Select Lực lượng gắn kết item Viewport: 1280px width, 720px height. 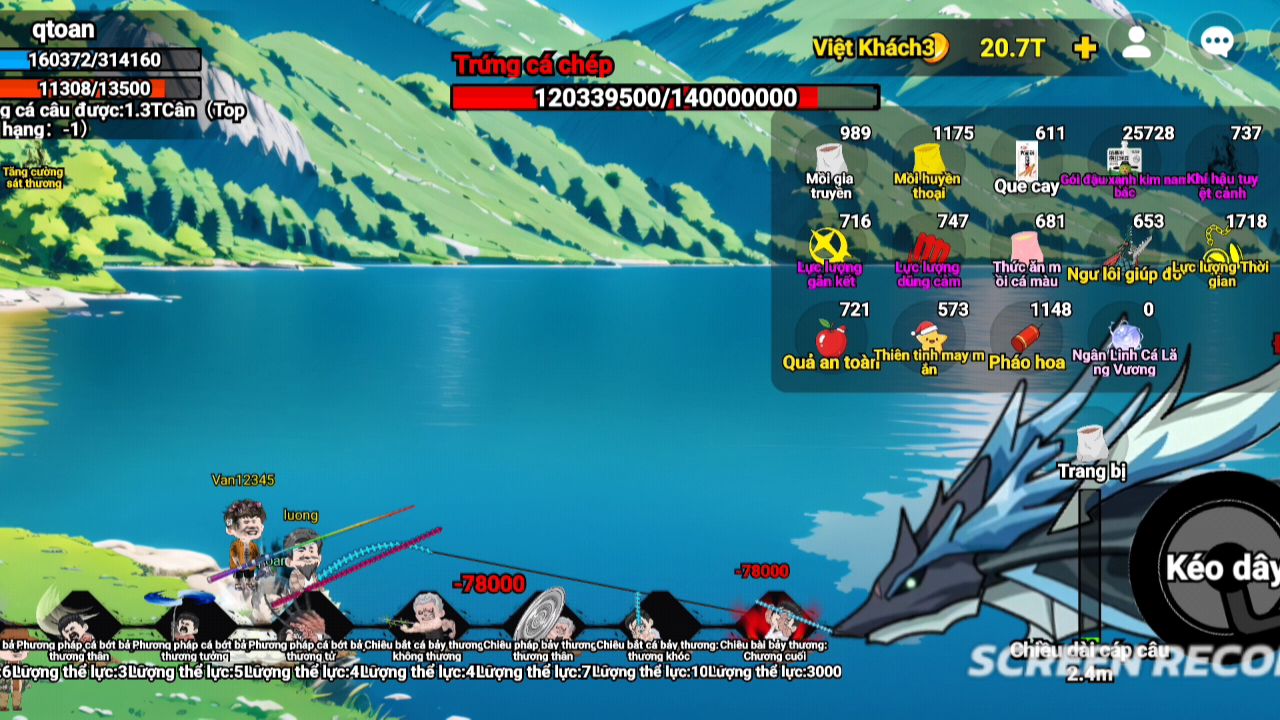pos(829,248)
